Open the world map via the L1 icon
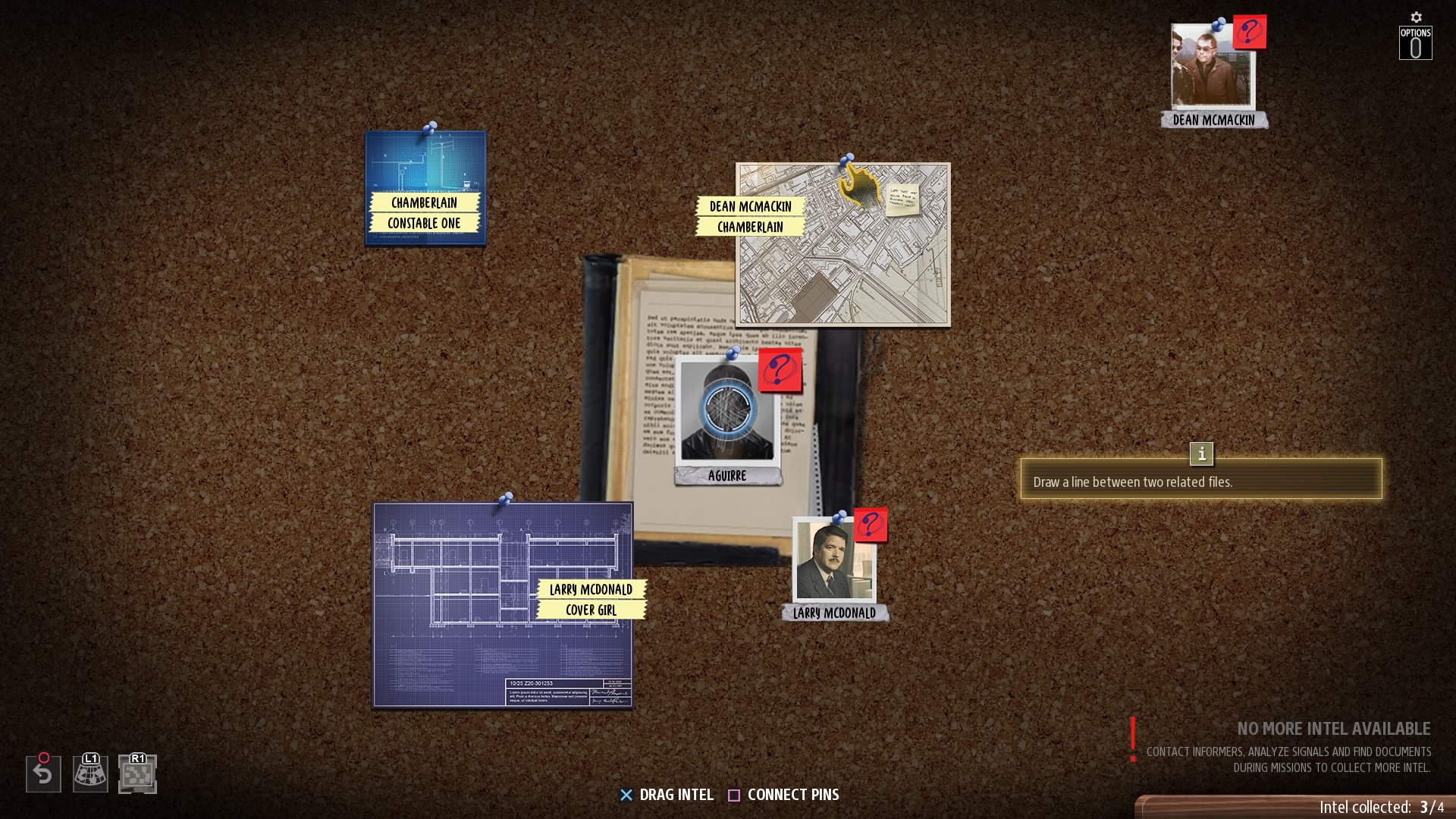 click(x=90, y=773)
